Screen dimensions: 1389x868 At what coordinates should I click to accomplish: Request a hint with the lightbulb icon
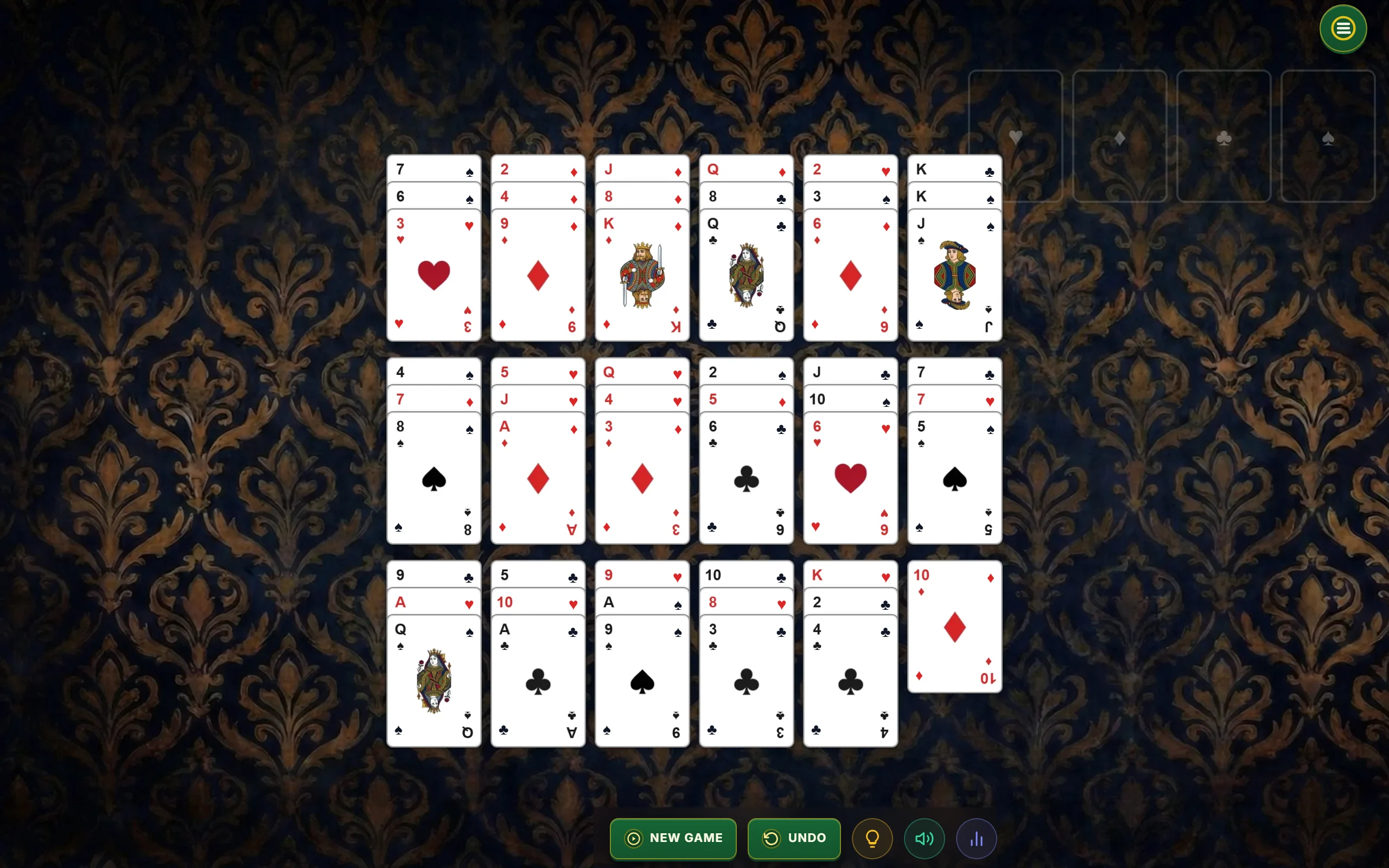[872, 838]
